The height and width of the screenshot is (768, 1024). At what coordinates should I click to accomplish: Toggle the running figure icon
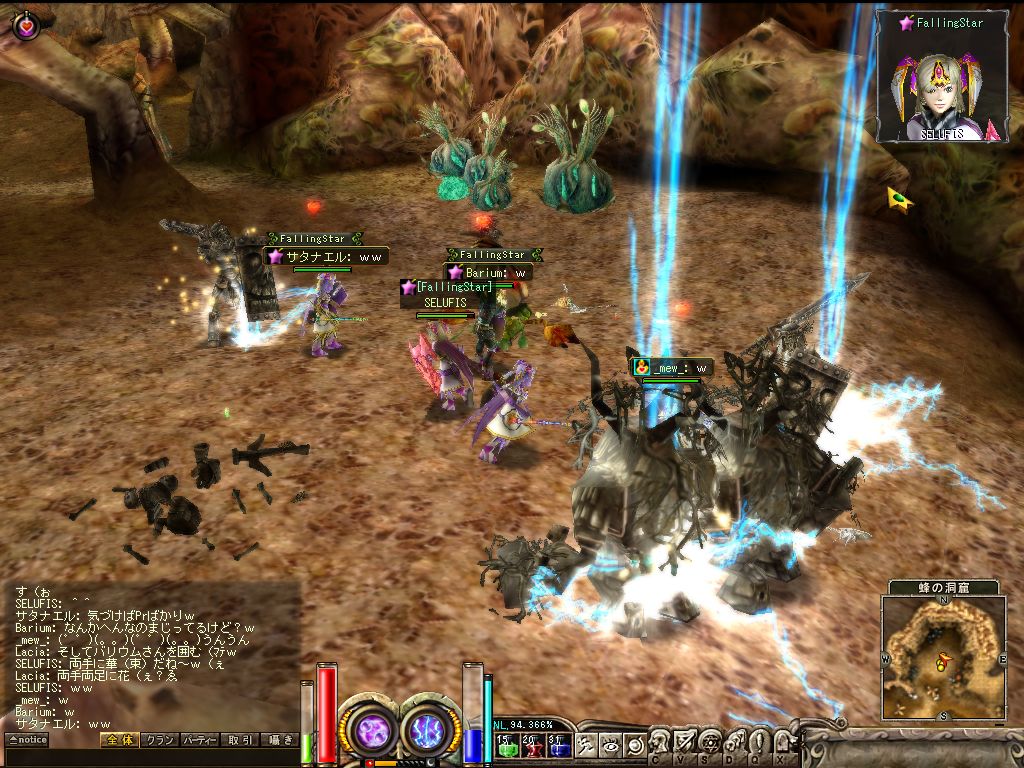[586, 744]
